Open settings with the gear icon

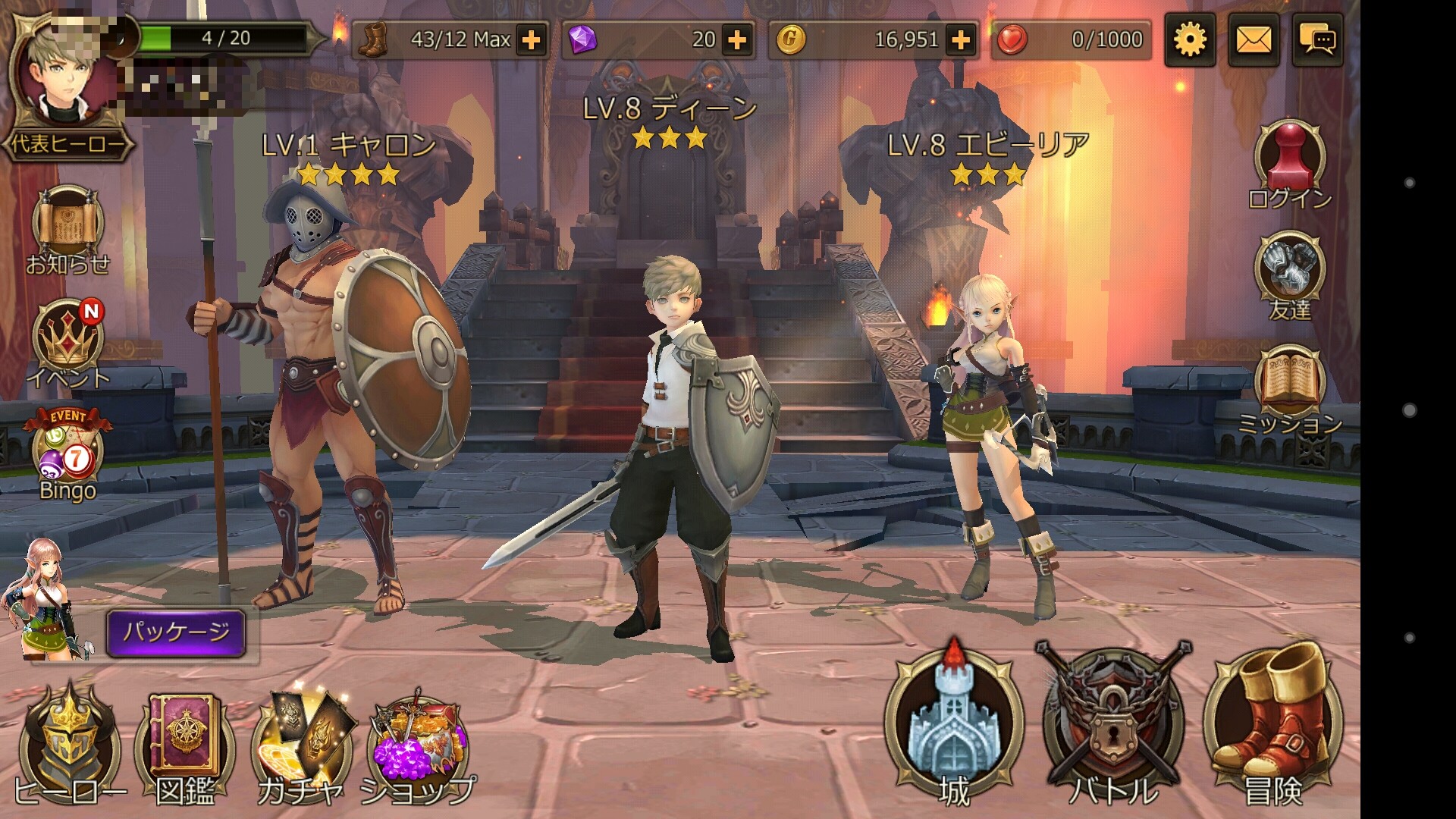coord(1190,39)
